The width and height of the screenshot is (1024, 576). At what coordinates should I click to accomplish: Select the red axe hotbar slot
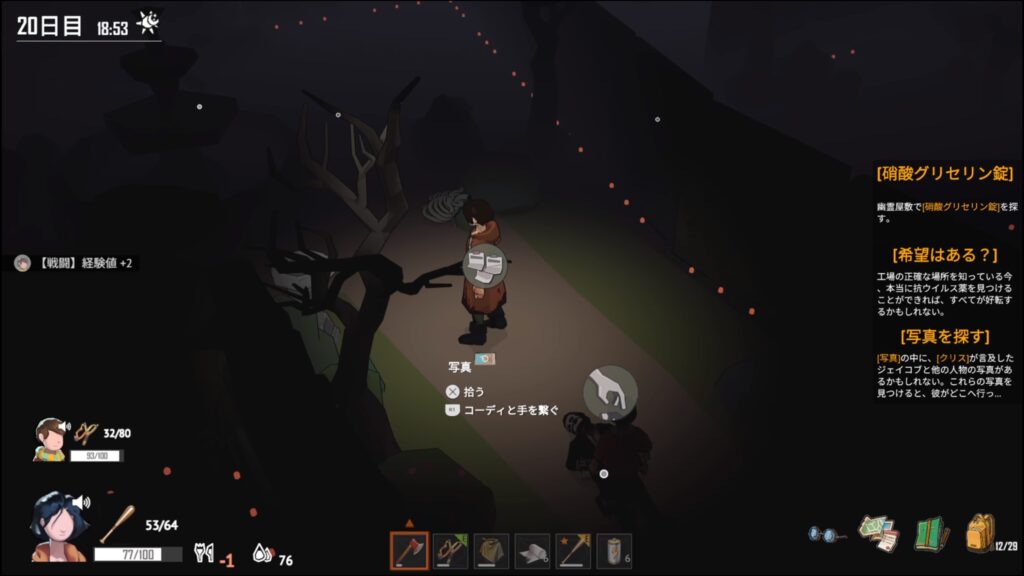point(409,551)
